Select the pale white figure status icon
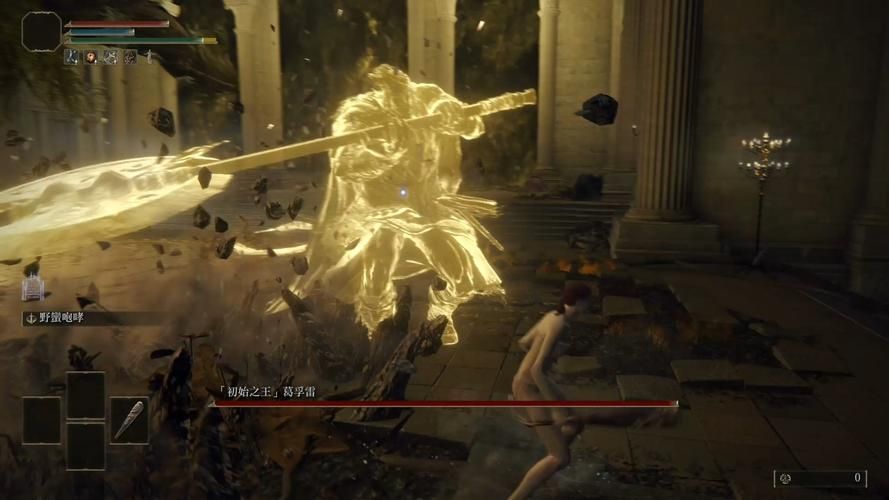 (x=148, y=57)
